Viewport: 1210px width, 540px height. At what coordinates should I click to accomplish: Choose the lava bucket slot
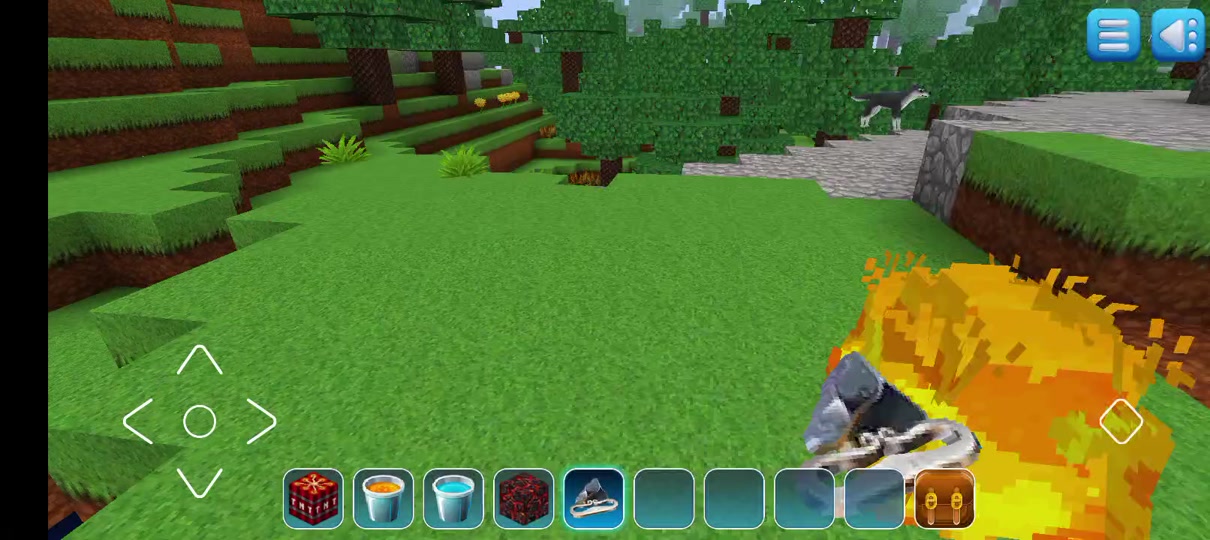point(383,498)
